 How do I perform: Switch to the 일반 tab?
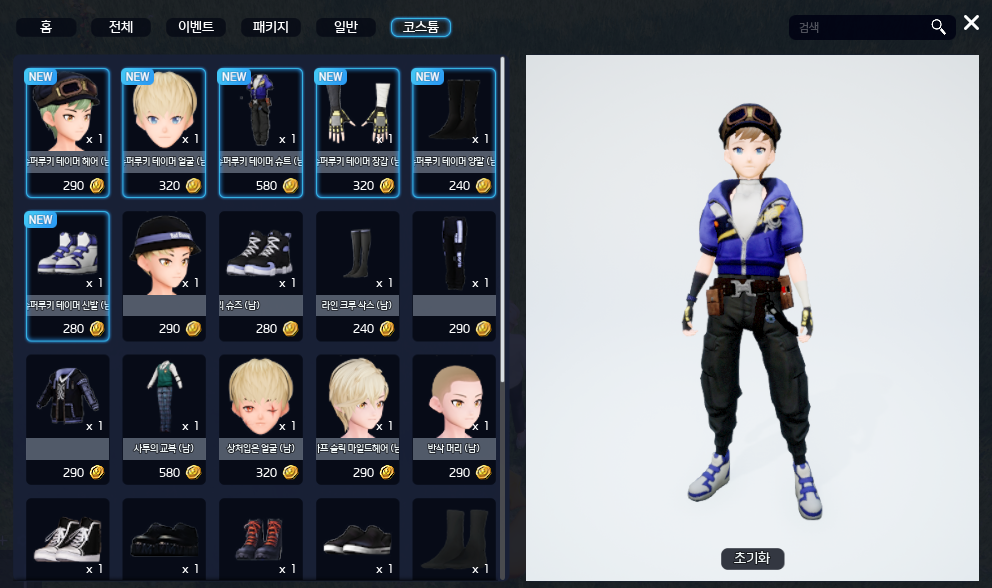coord(346,27)
